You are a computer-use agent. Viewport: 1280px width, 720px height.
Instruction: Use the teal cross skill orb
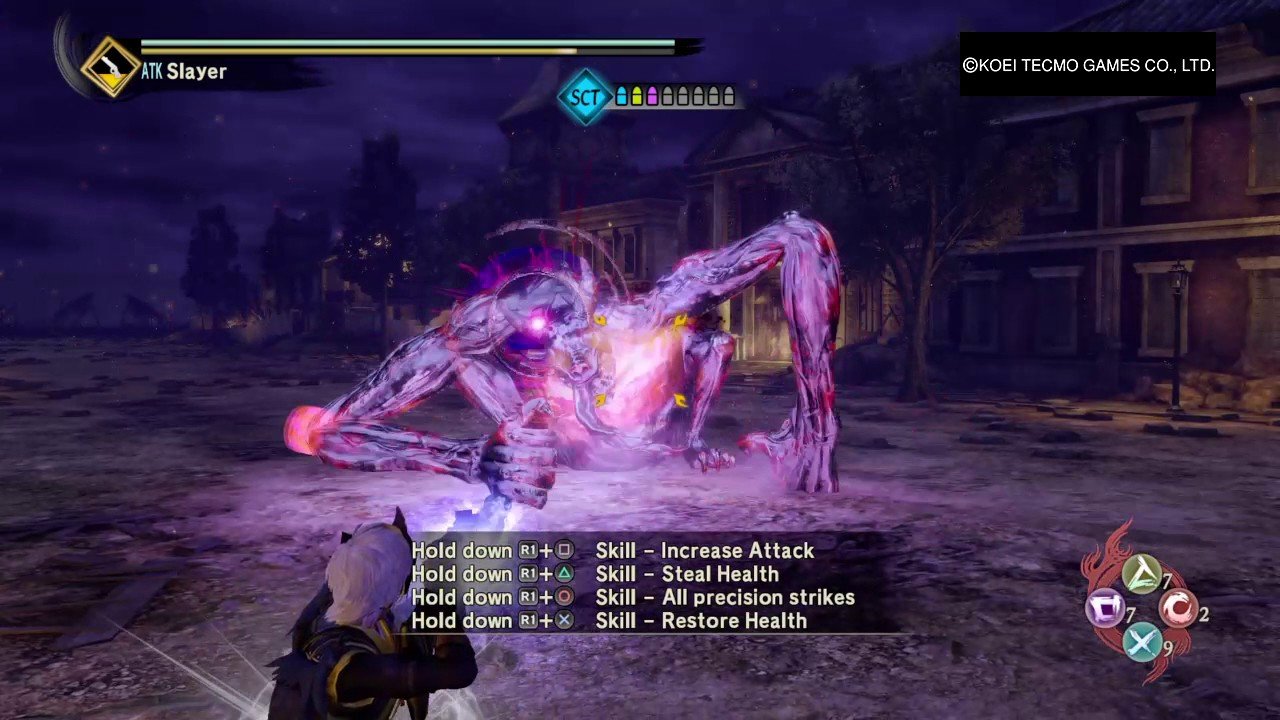(x=1142, y=641)
